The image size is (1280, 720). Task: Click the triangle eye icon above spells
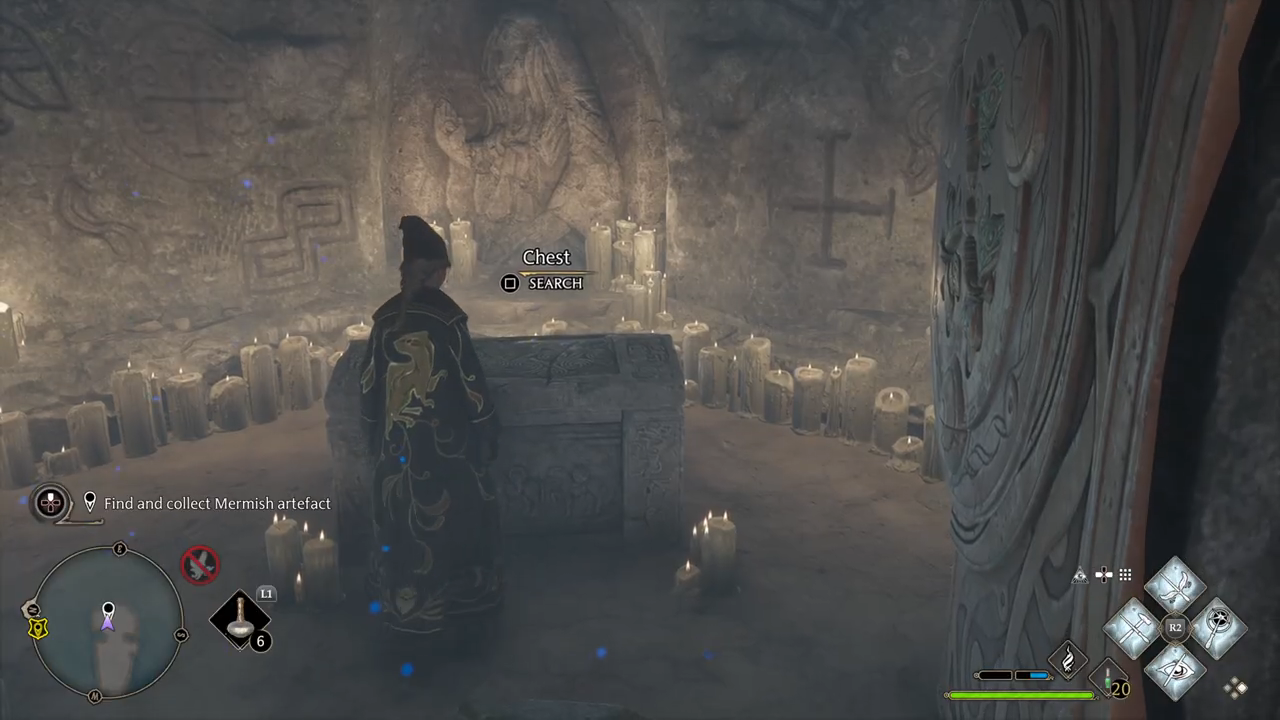(x=1080, y=575)
